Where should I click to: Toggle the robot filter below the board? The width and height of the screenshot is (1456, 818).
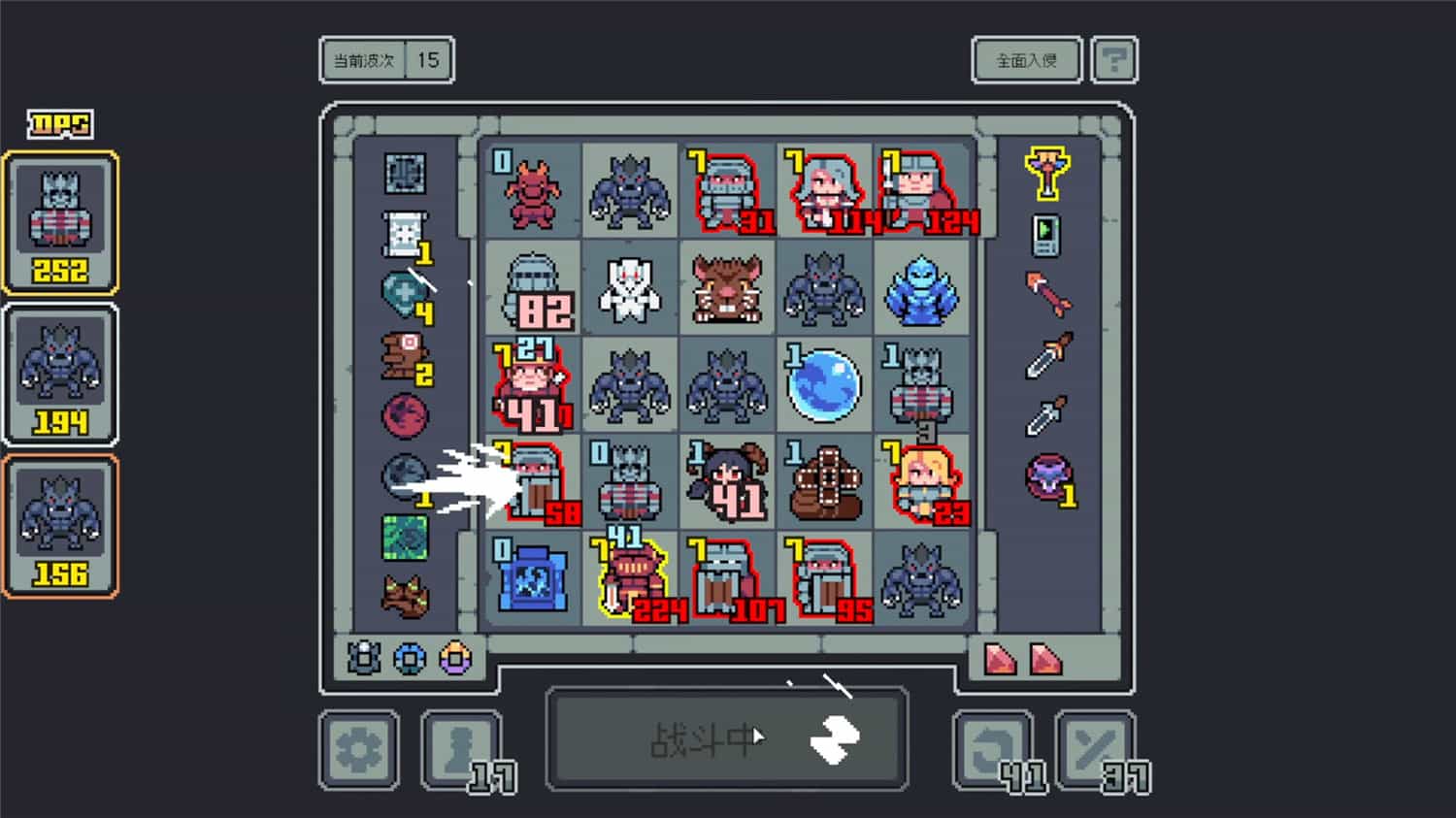(x=365, y=658)
